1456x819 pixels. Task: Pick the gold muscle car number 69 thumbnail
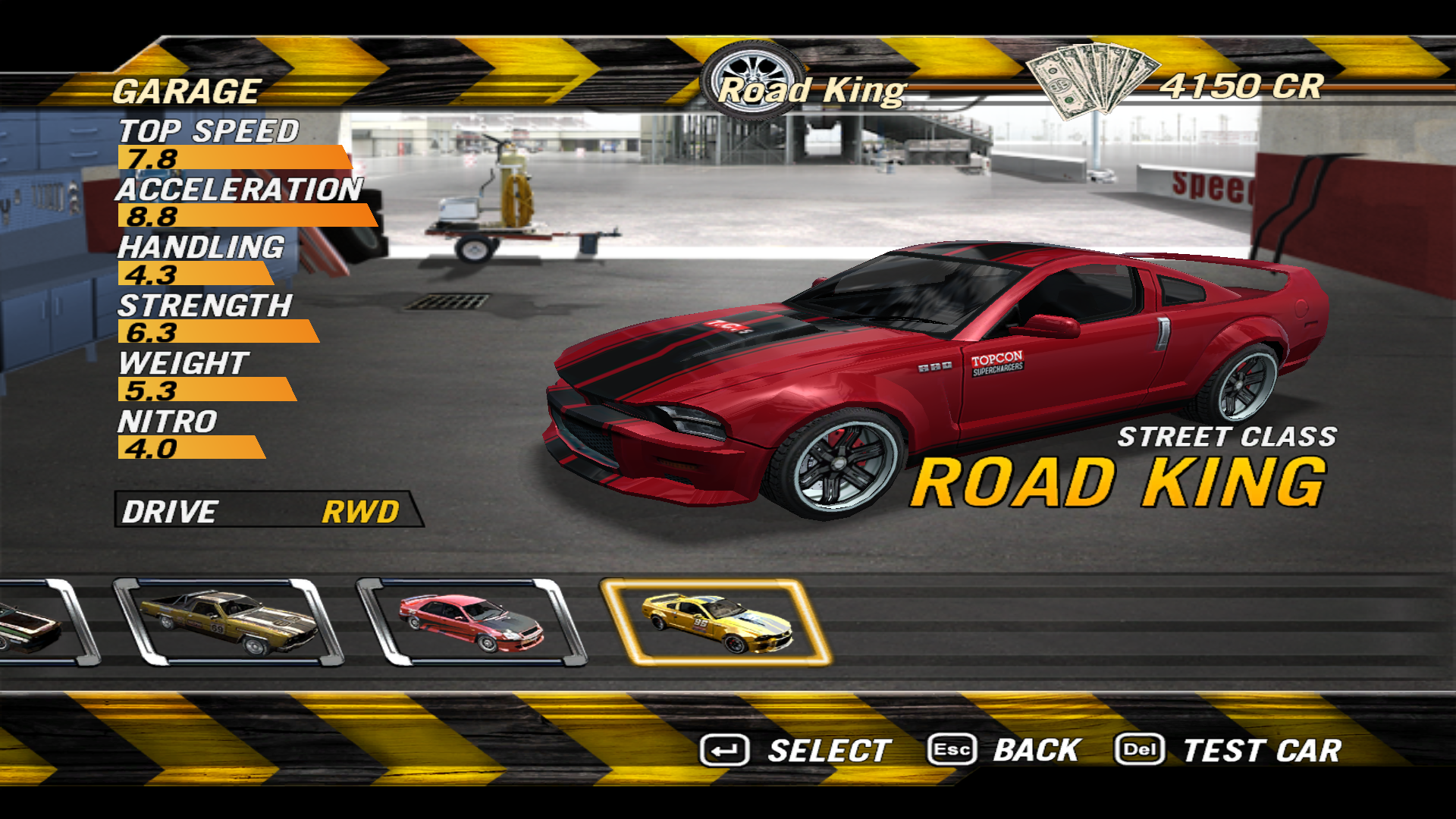(228, 623)
